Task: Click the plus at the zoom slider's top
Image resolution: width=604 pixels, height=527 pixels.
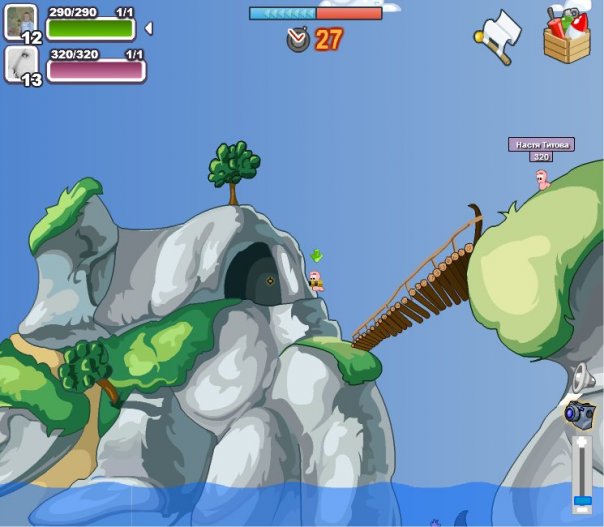Action: pyautogui.click(x=581, y=441)
